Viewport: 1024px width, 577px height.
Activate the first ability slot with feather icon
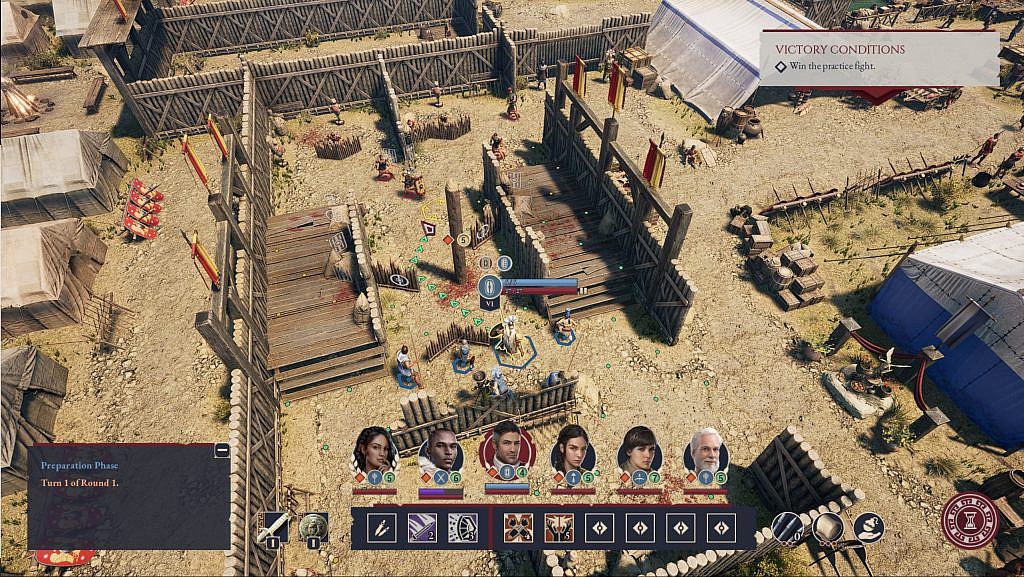click(x=382, y=527)
